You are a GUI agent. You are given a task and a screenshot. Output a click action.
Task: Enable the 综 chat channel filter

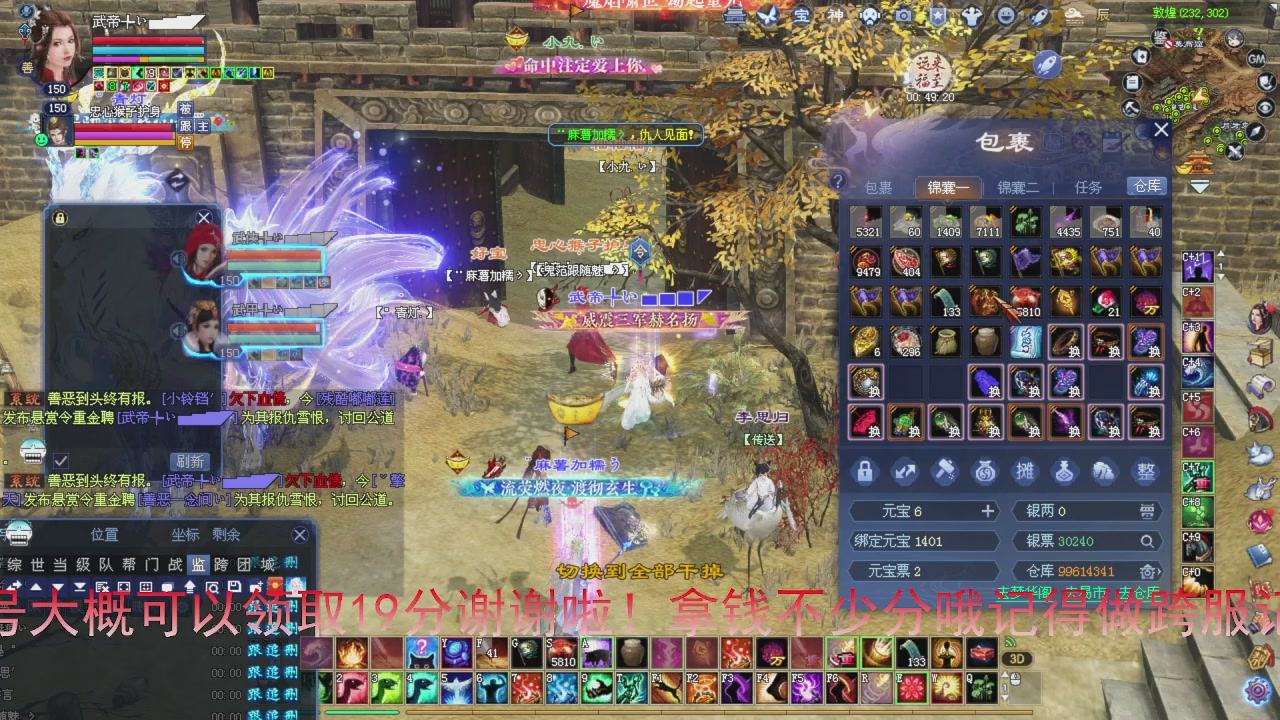tap(13, 563)
